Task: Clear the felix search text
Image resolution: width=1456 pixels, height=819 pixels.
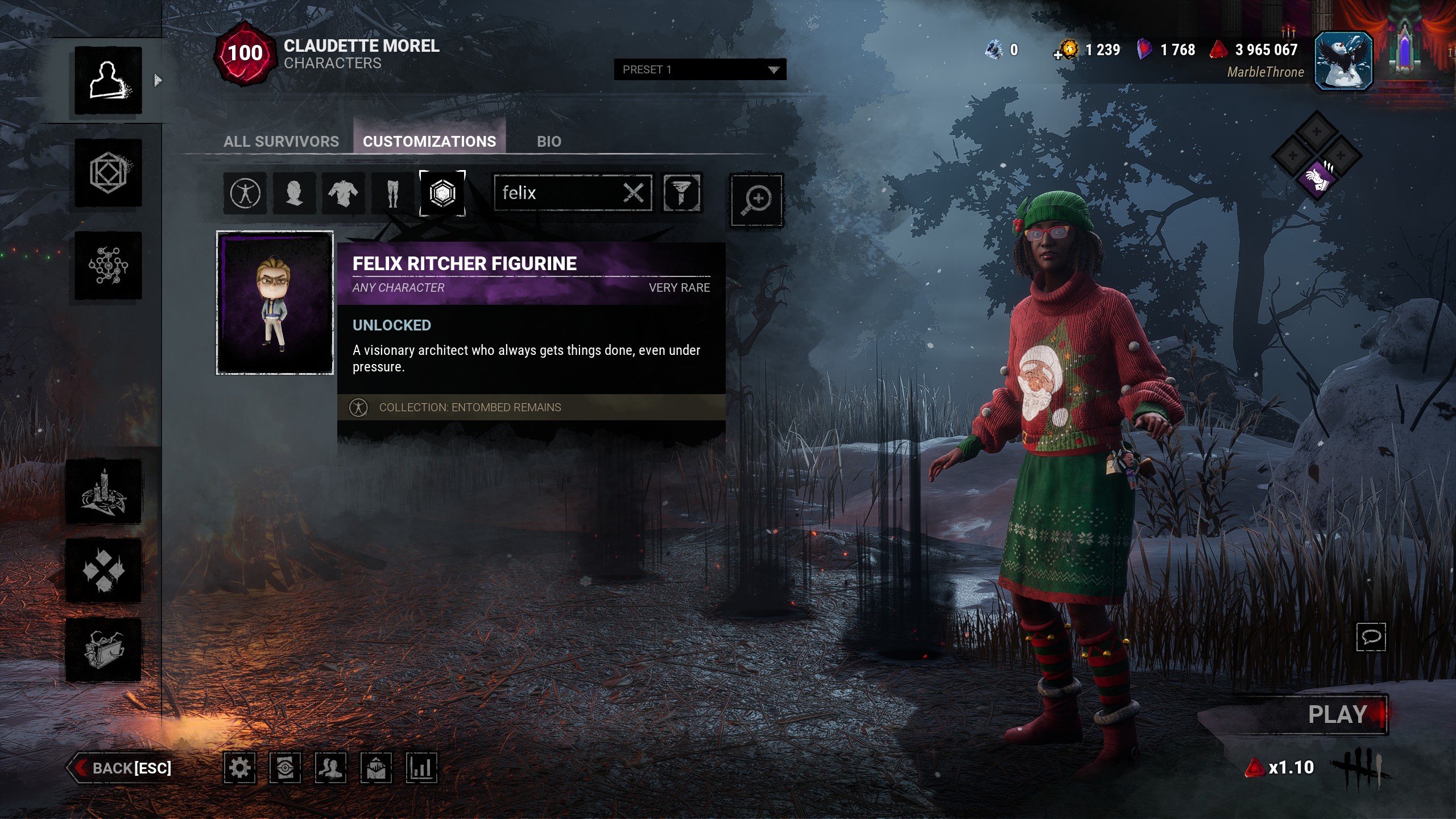Action: click(x=634, y=193)
